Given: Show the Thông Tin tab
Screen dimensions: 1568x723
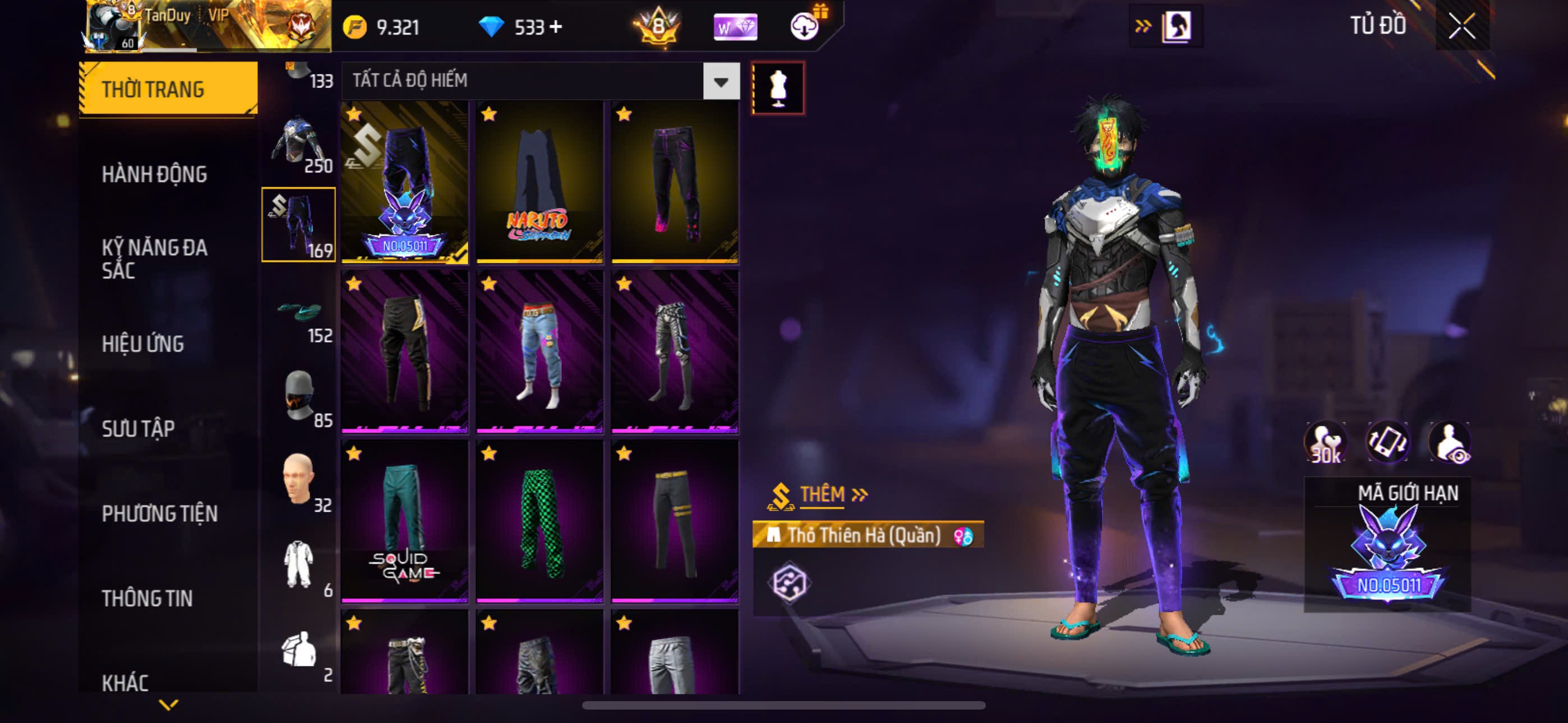Looking at the screenshot, I should coord(147,598).
